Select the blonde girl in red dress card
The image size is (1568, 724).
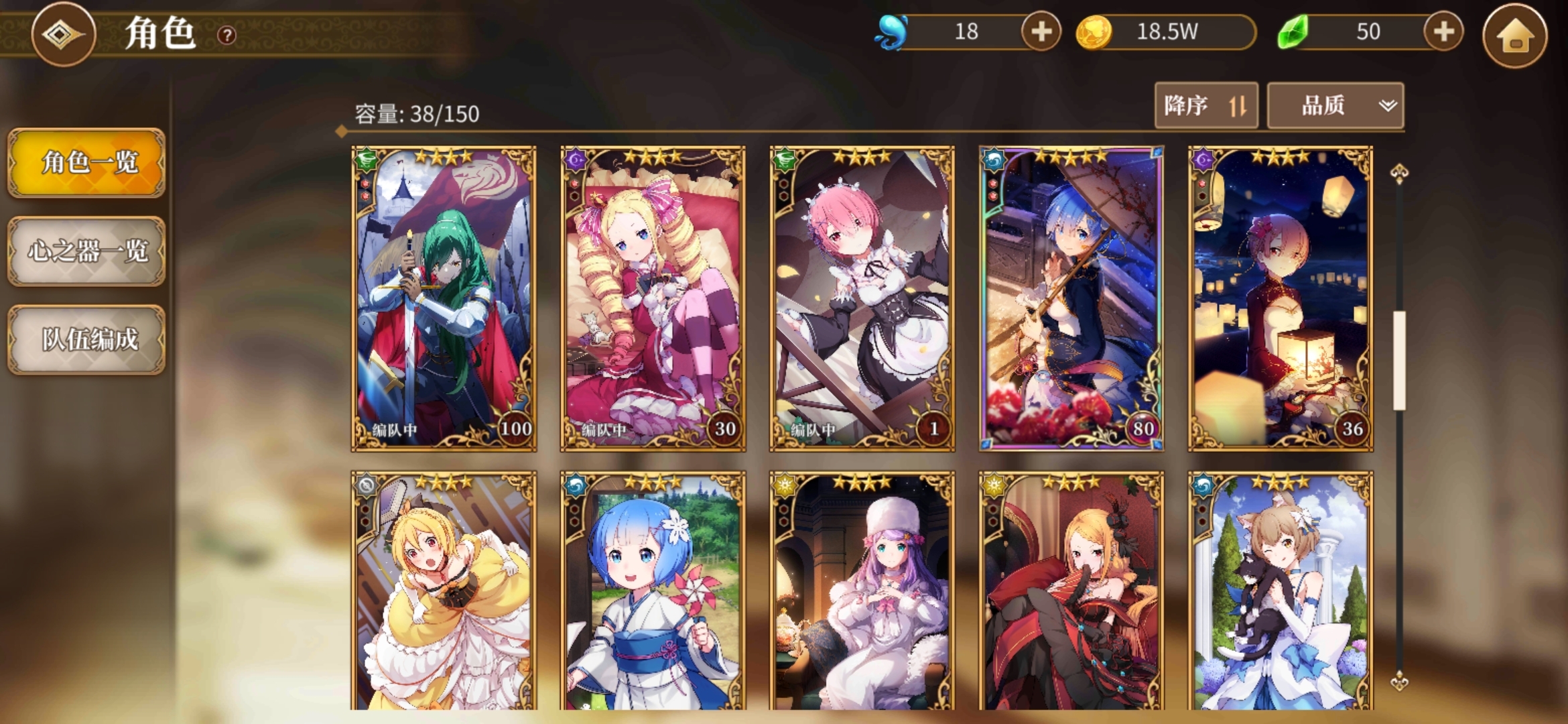coord(1071,591)
